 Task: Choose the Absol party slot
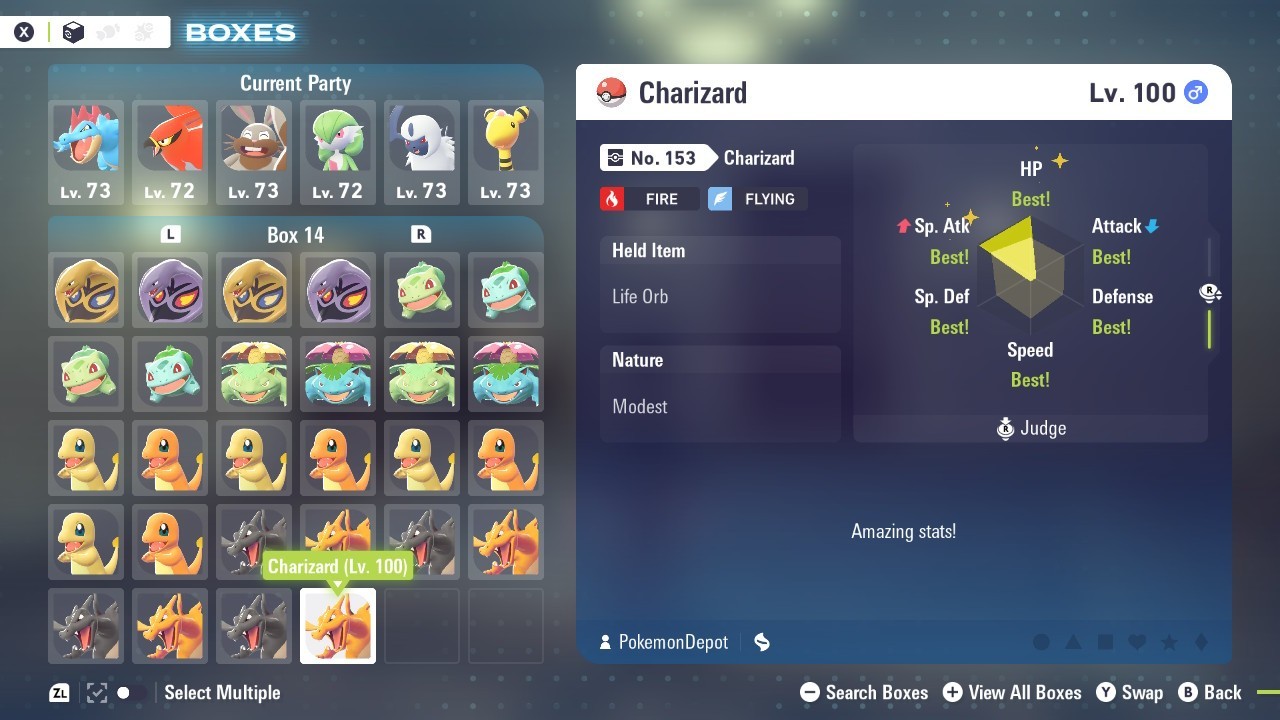(422, 152)
